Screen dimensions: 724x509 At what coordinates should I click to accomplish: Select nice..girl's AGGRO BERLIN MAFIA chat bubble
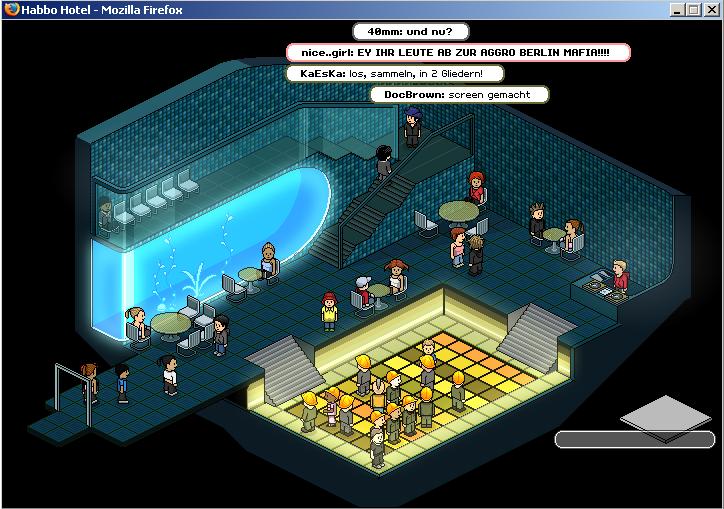459,52
